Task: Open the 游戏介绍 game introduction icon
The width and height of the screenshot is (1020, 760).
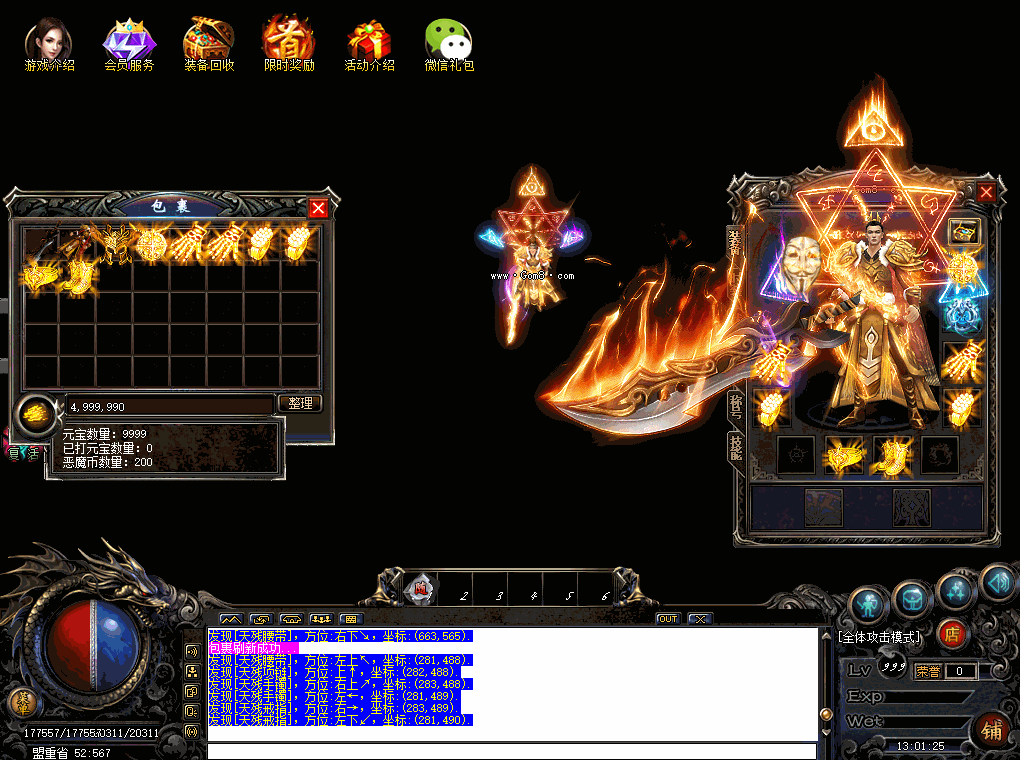Action: coord(49,44)
